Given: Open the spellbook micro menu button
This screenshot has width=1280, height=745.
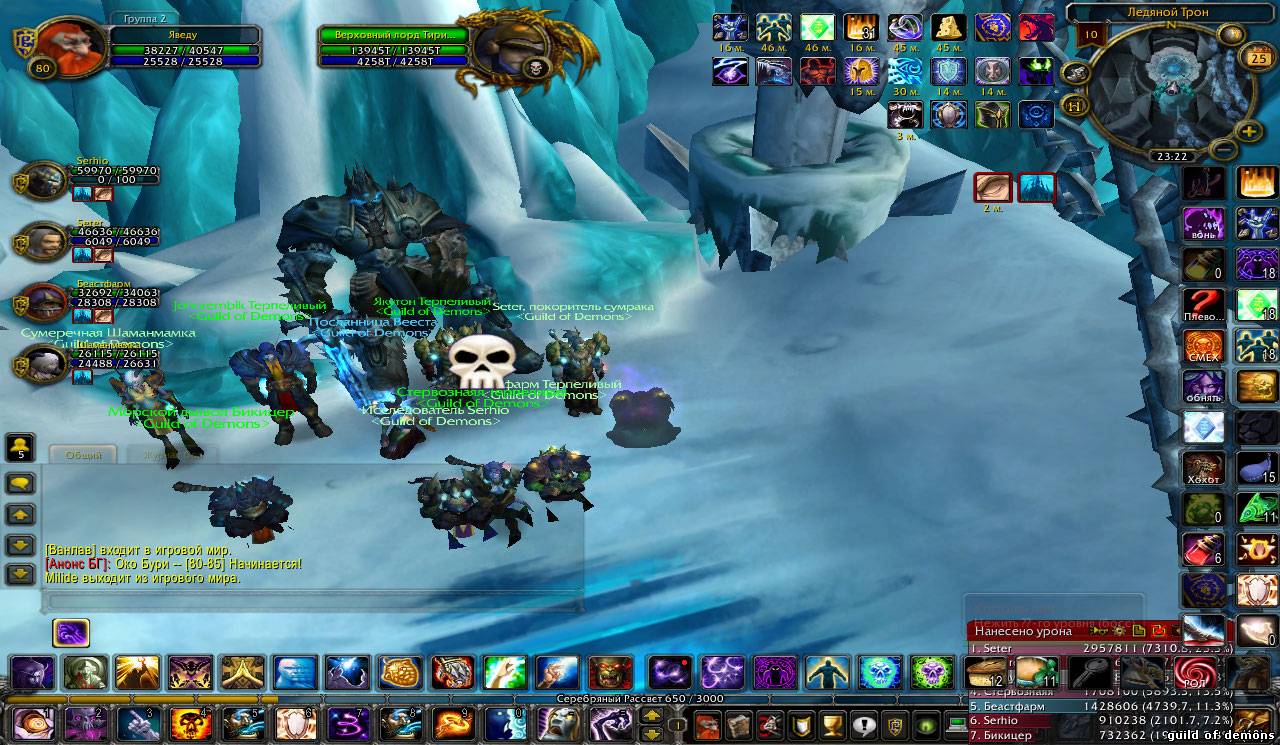Looking at the screenshot, I should tap(737, 724).
